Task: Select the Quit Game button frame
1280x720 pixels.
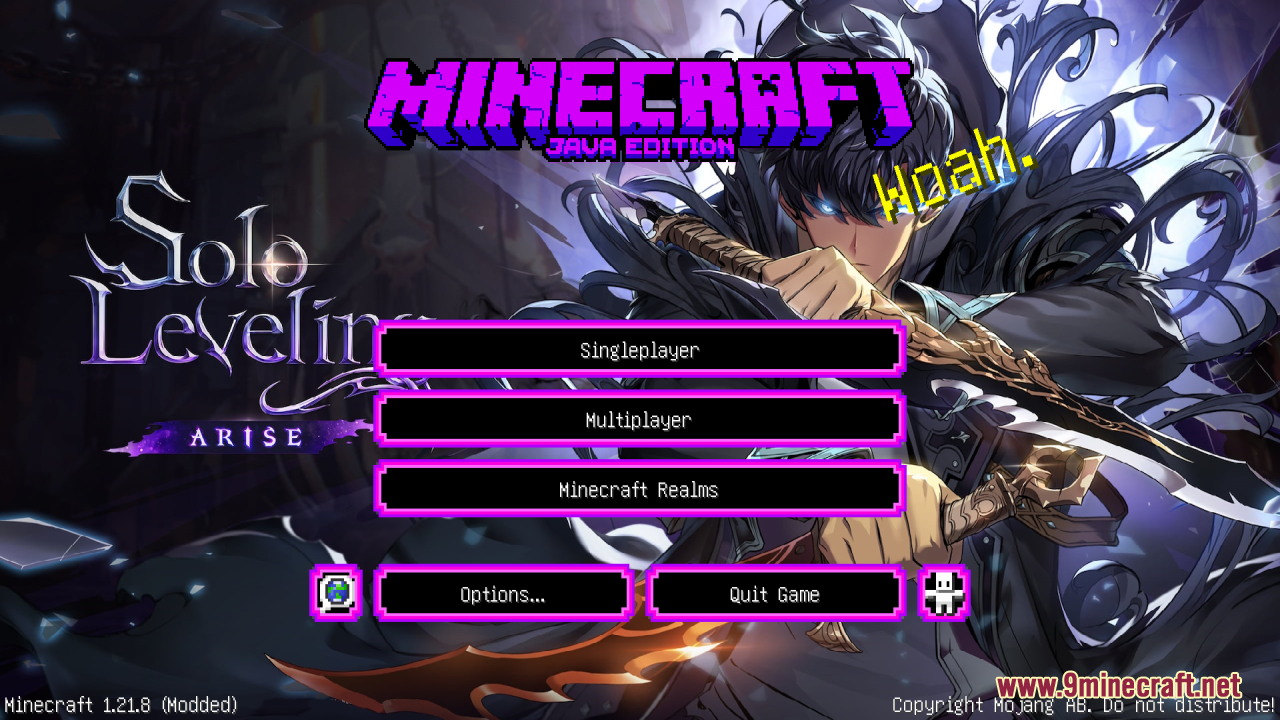Action: (776, 571)
